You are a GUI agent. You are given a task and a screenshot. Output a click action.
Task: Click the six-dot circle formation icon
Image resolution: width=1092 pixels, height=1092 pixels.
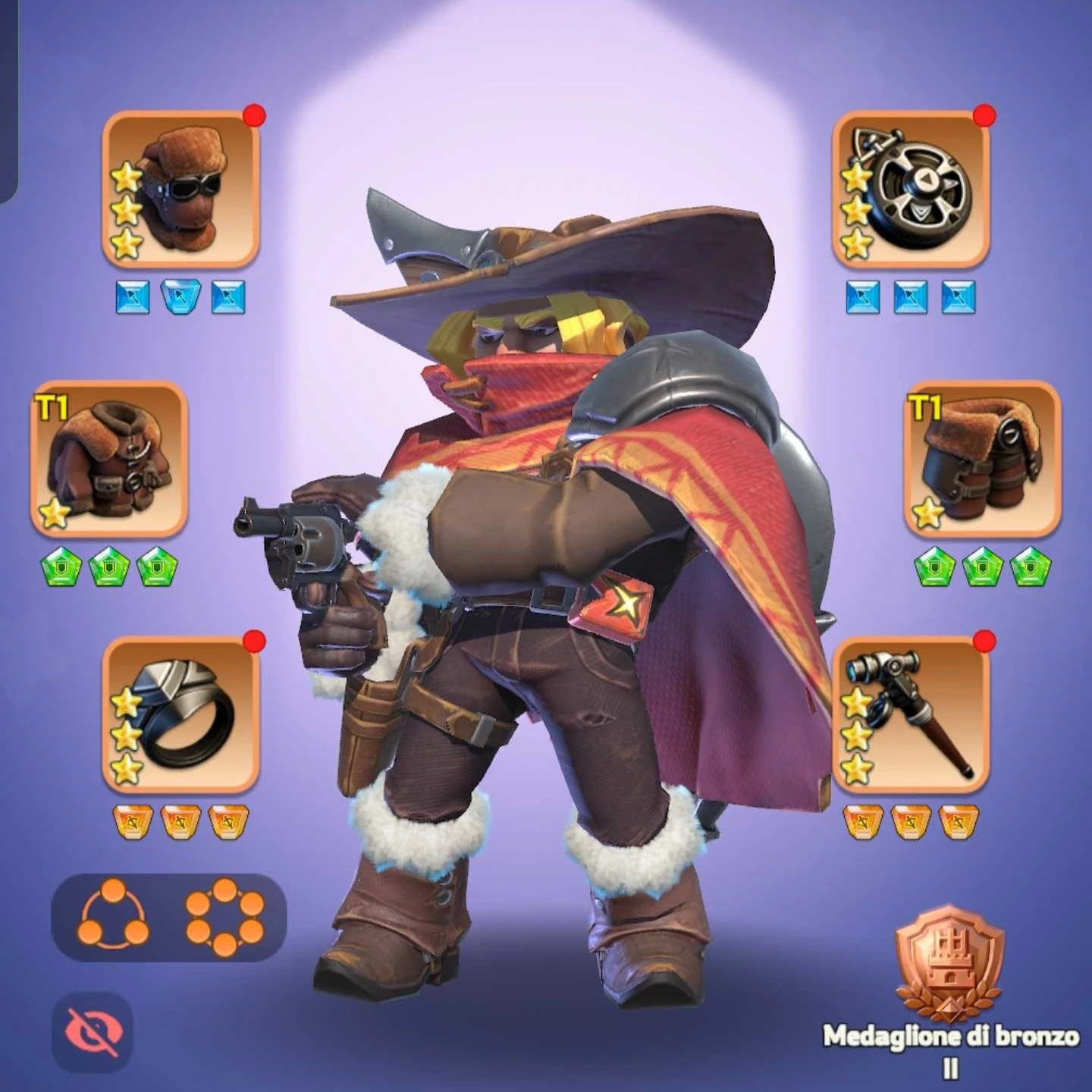[x=224, y=917]
